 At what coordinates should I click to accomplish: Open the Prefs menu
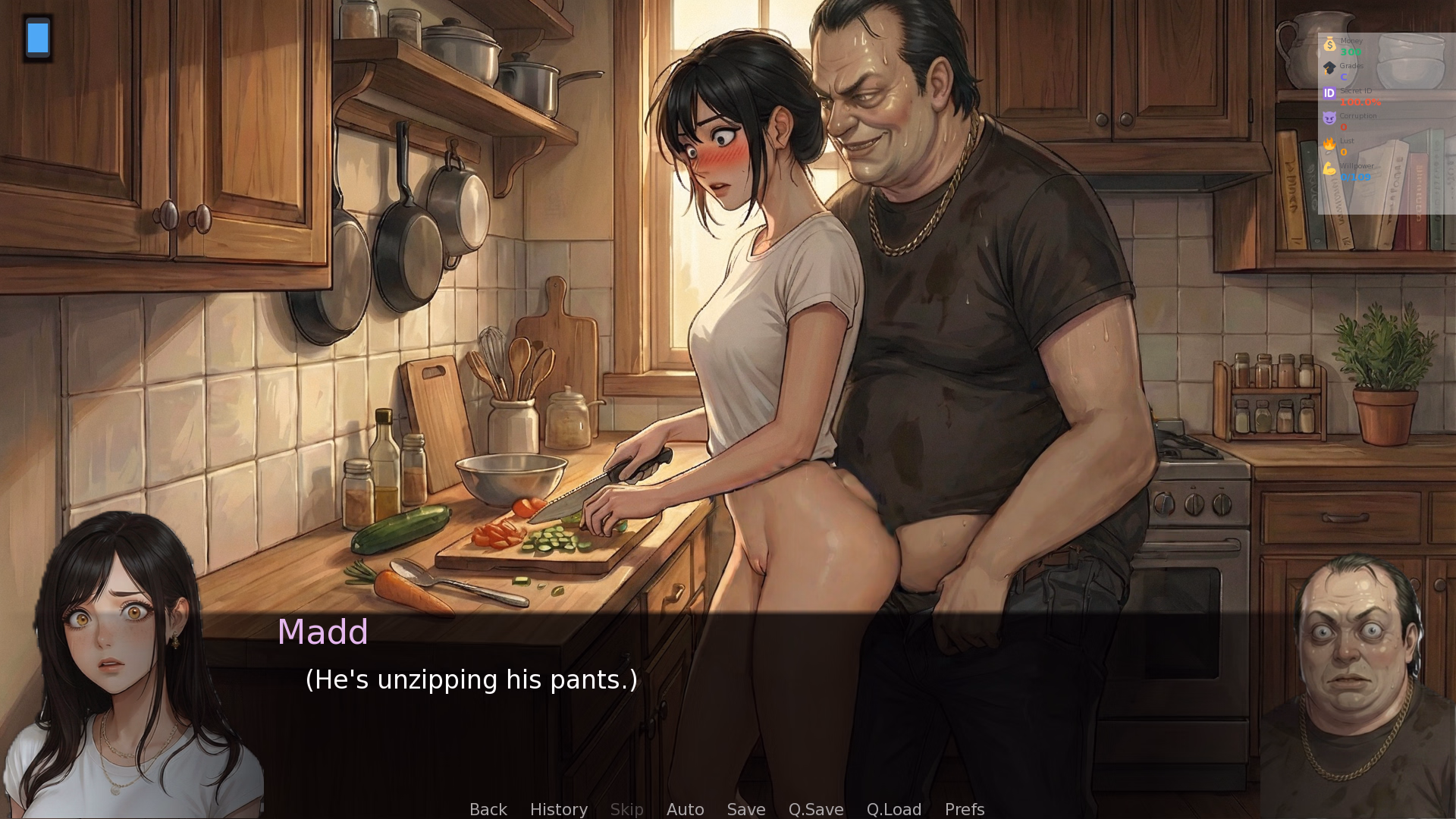964,809
